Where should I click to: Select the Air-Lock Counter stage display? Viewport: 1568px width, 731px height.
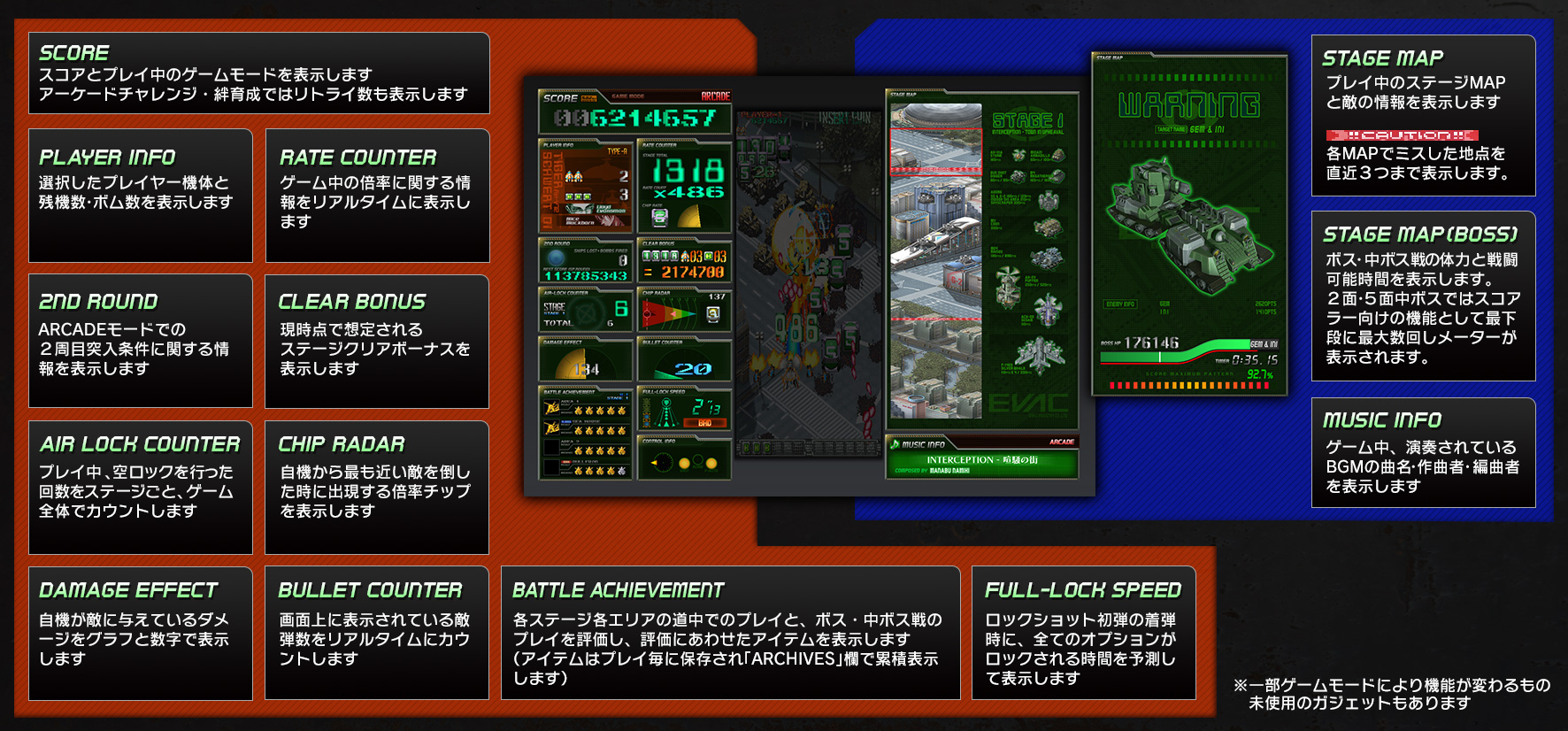click(584, 308)
